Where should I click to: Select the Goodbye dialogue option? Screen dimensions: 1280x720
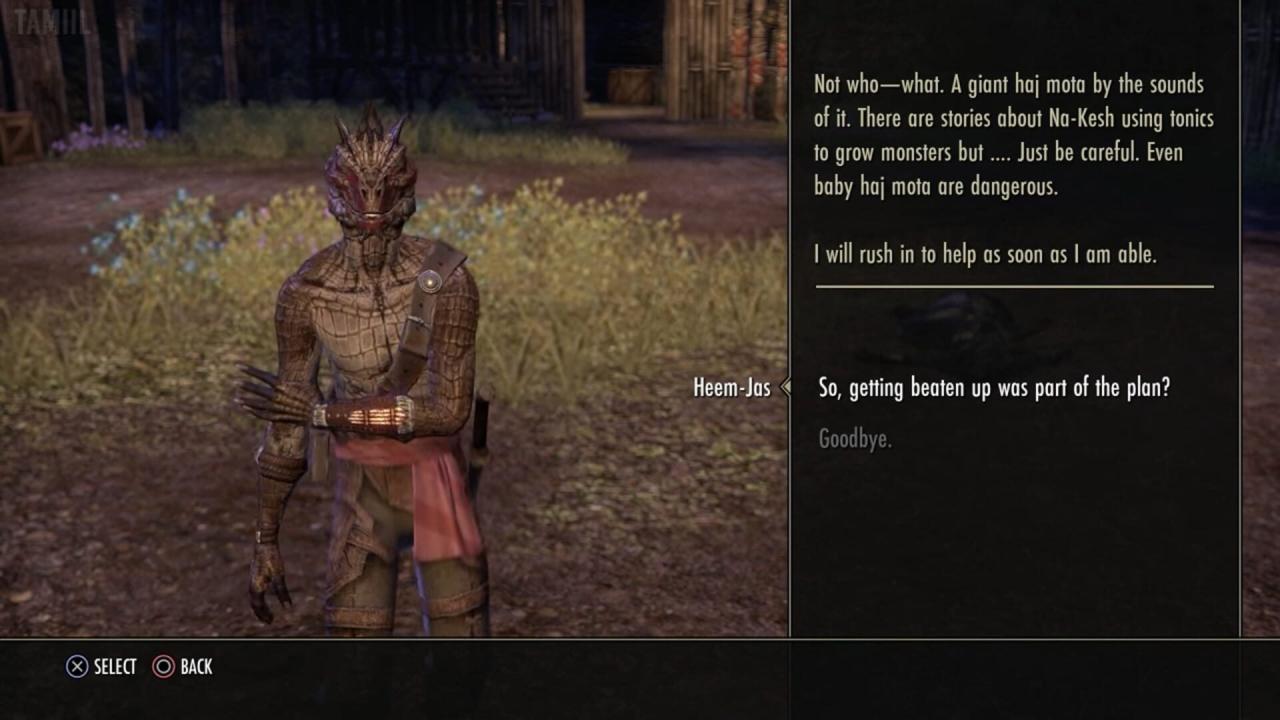tap(855, 439)
